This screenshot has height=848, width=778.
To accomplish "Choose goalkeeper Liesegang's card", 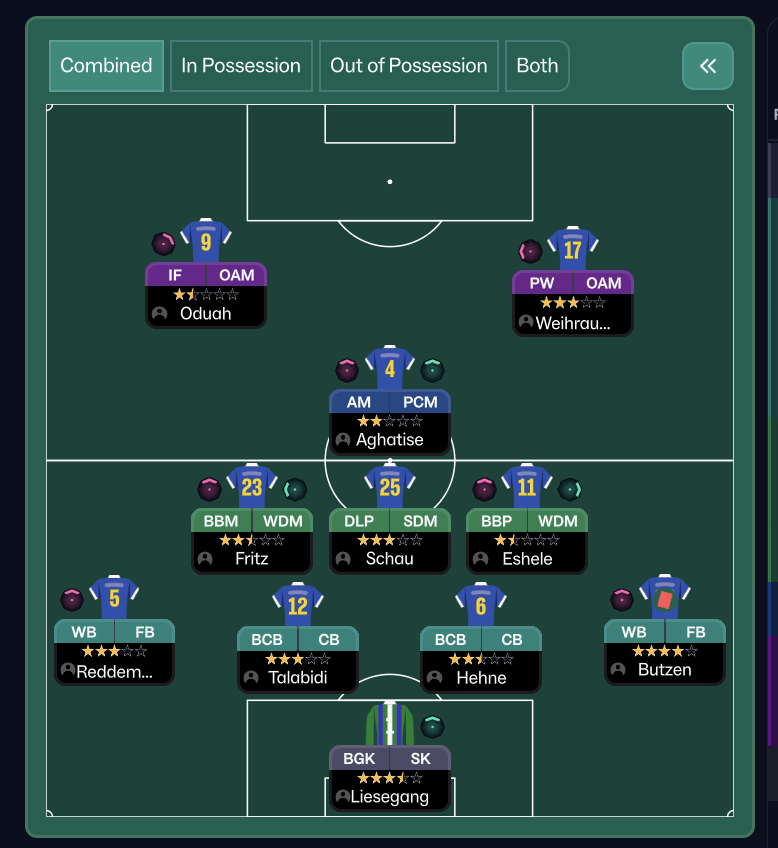I will click(390, 778).
